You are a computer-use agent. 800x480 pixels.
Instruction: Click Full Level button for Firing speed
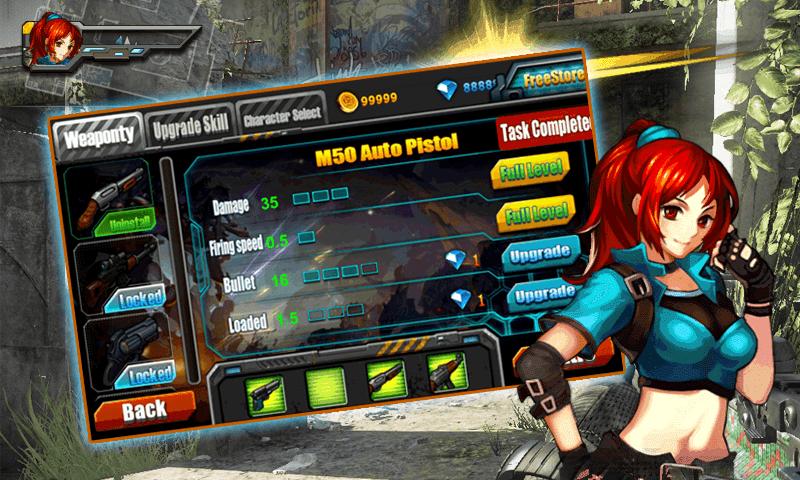(536, 213)
